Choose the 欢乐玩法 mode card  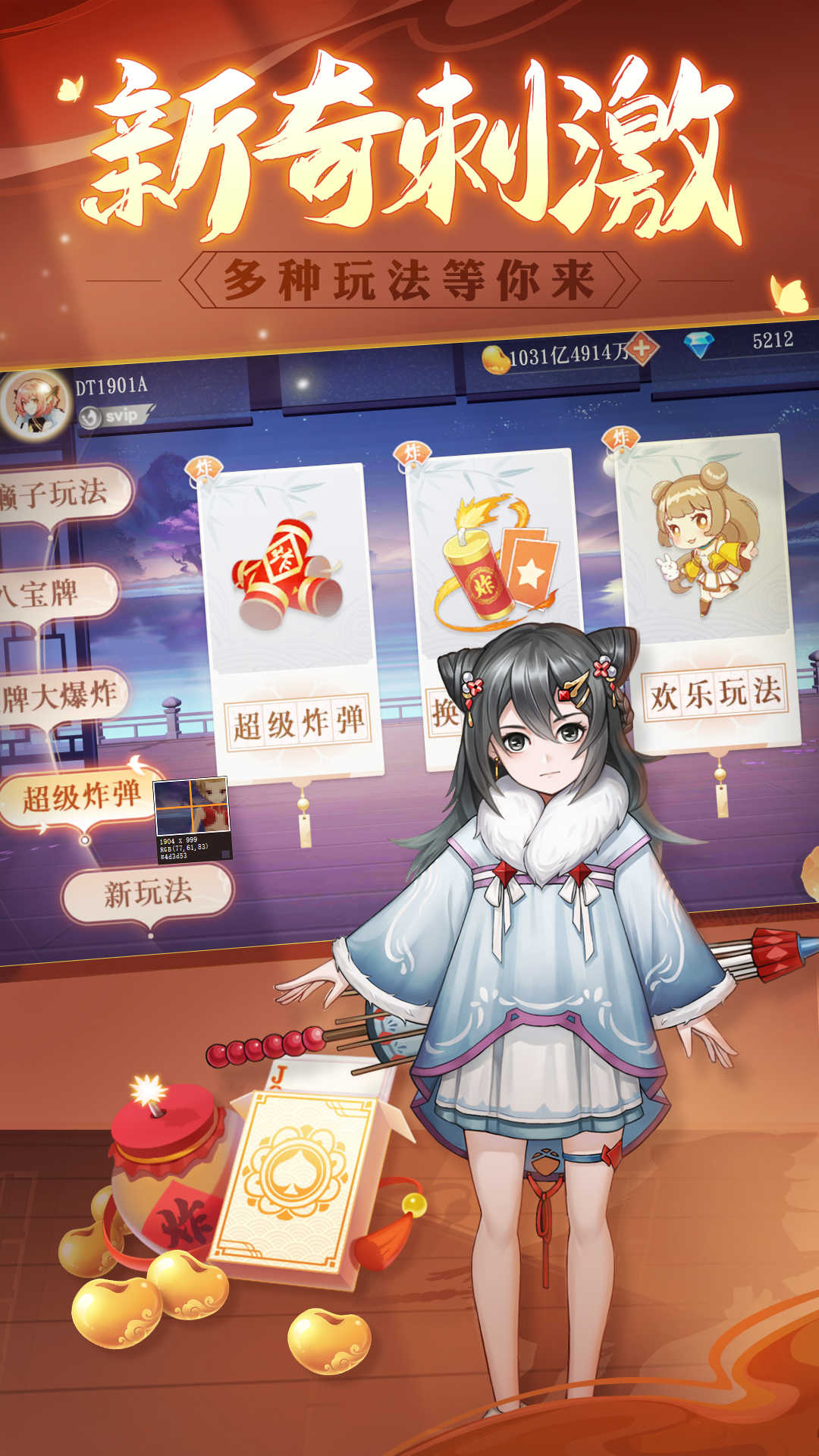click(709, 591)
